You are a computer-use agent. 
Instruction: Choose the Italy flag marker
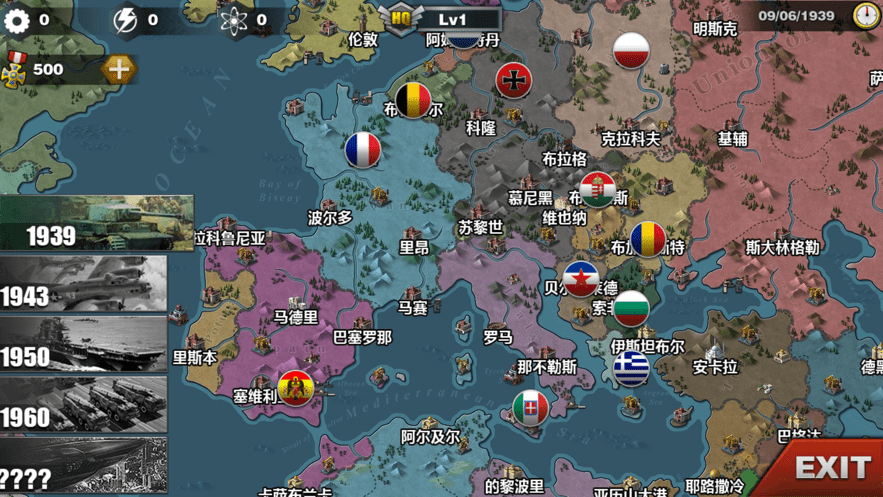(x=530, y=407)
